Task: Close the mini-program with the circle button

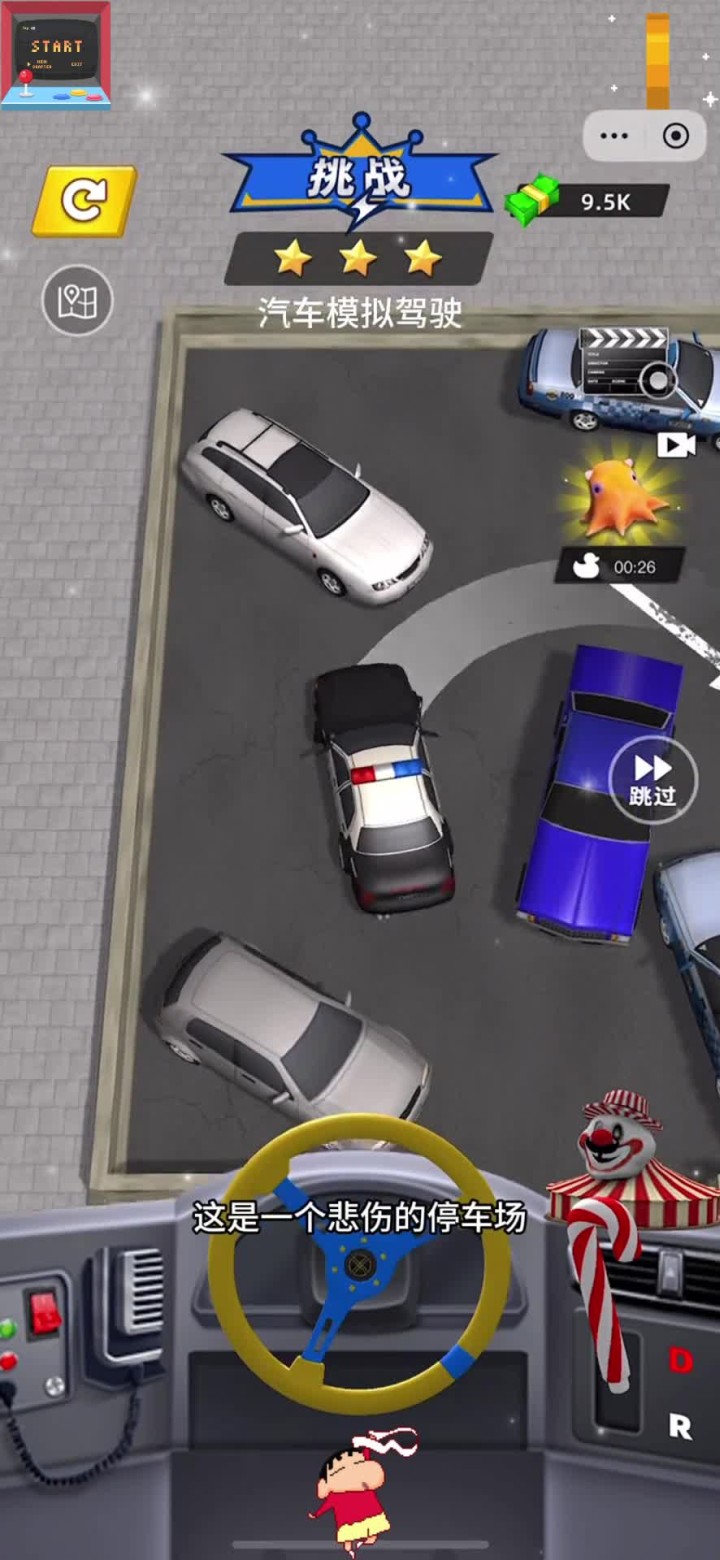Action: 676,136
